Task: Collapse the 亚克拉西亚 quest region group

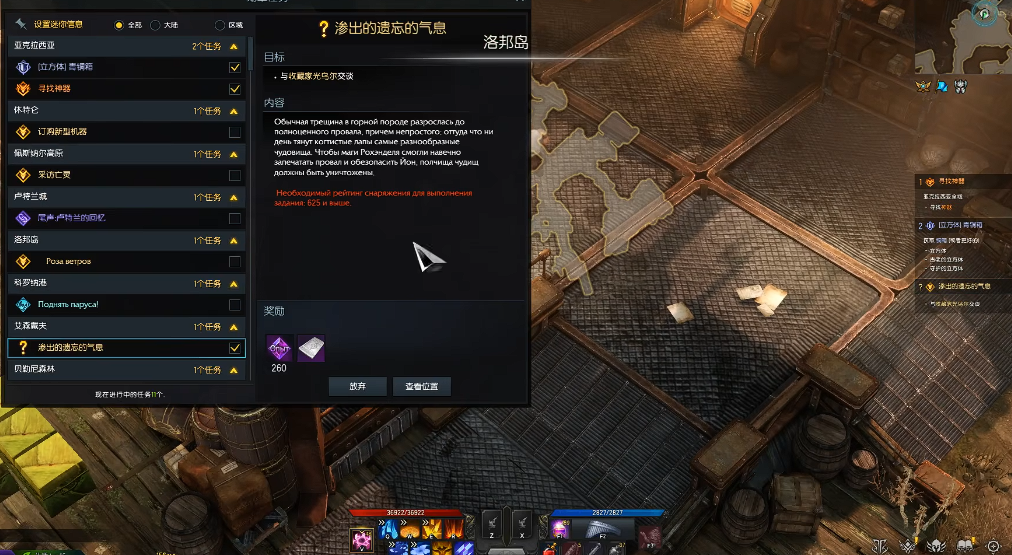Action: click(x=234, y=46)
